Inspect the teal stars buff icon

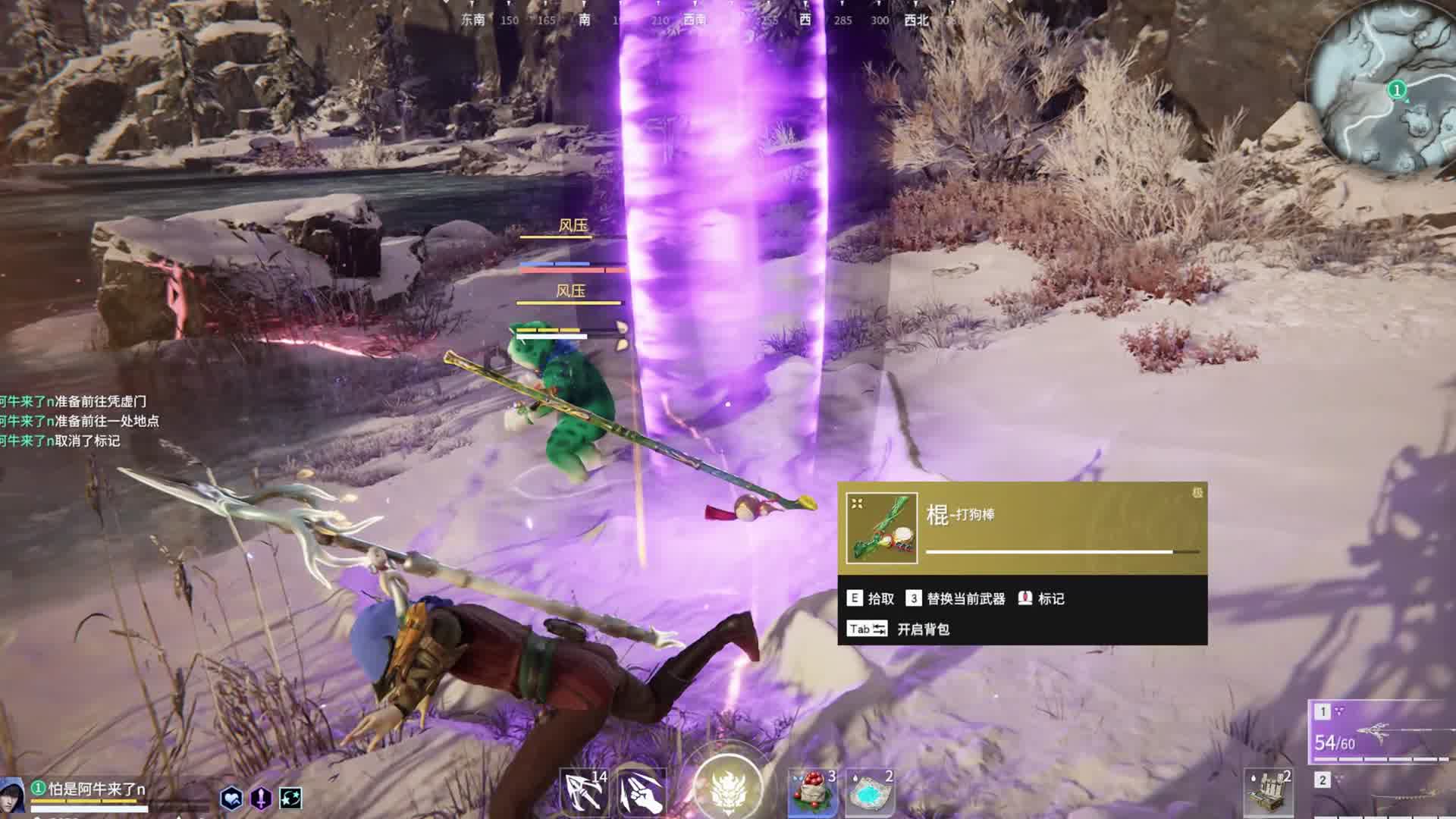(290, 798)
